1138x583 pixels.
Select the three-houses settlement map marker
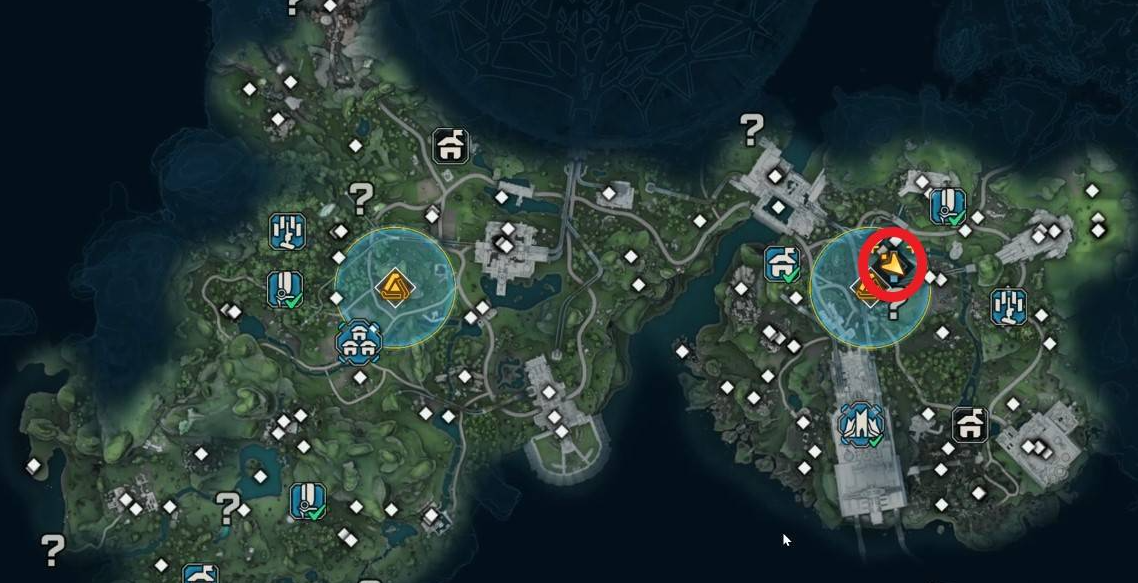[359, 341]
